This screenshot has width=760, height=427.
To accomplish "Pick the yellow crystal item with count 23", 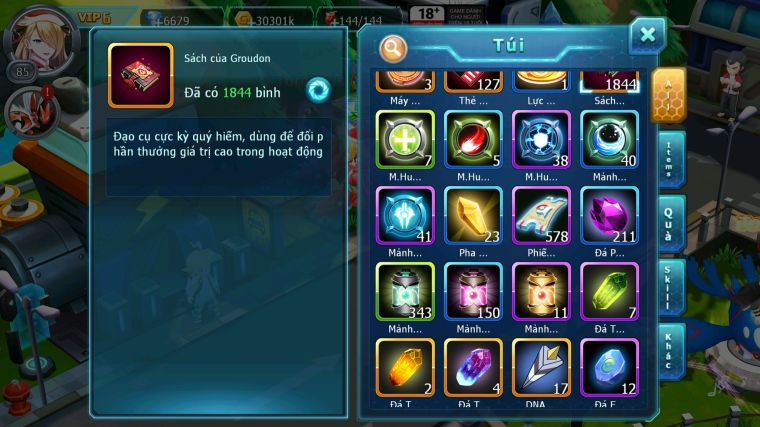I will (473, 216).
